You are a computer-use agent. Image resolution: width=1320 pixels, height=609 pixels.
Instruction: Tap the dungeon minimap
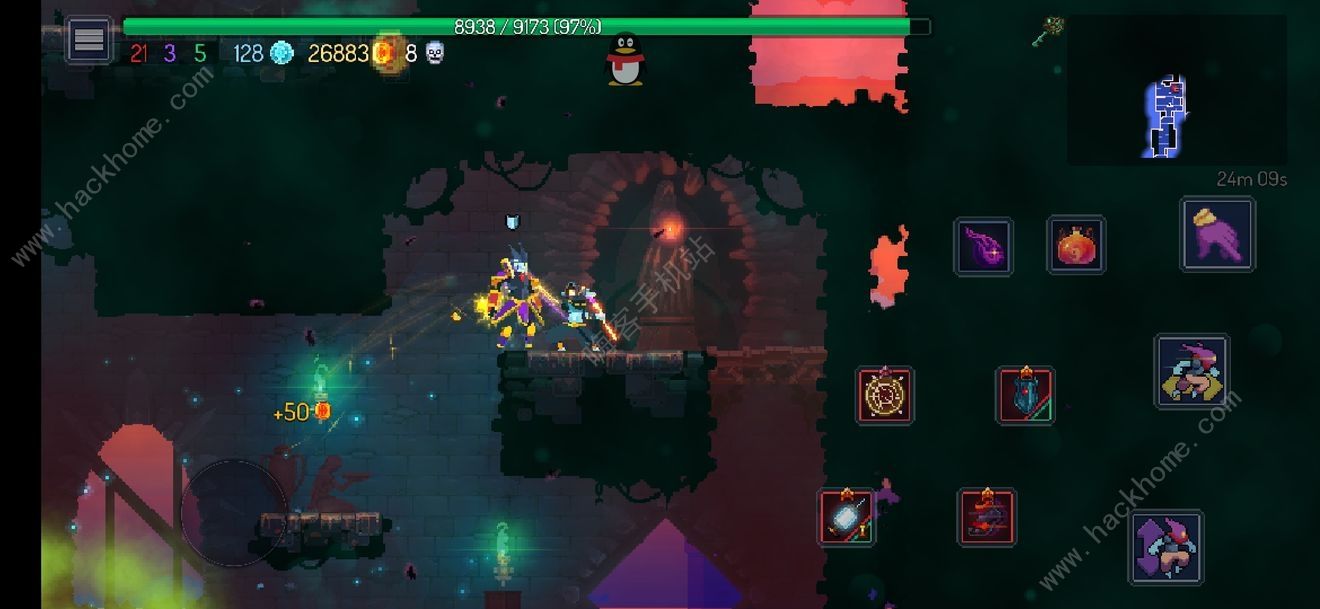point(1176,90)
